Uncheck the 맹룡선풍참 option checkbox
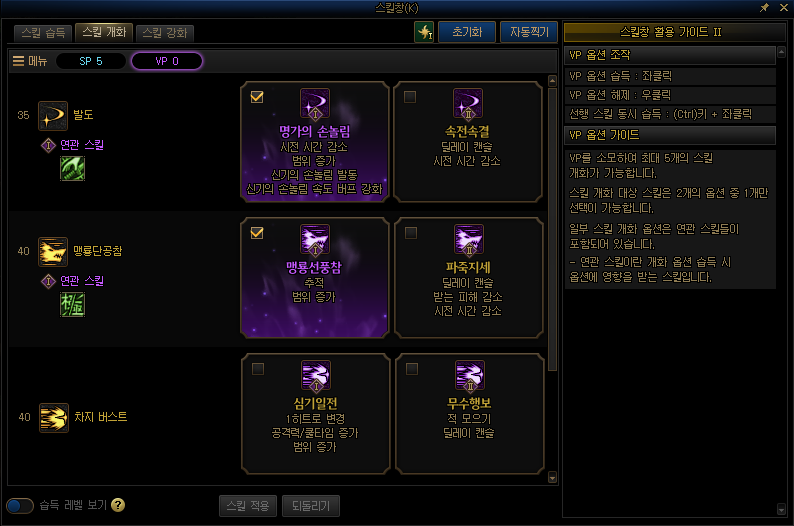Viewport: 794px width, 526px height. [257, 233]
